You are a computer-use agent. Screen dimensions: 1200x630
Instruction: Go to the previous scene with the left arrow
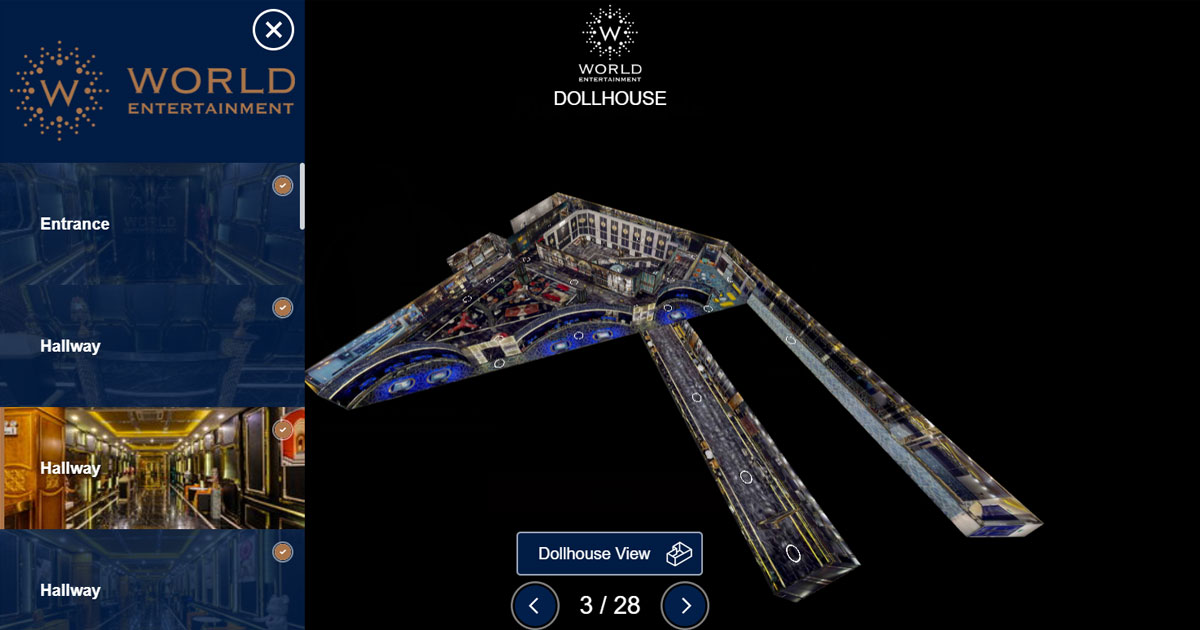pos(534,605)
